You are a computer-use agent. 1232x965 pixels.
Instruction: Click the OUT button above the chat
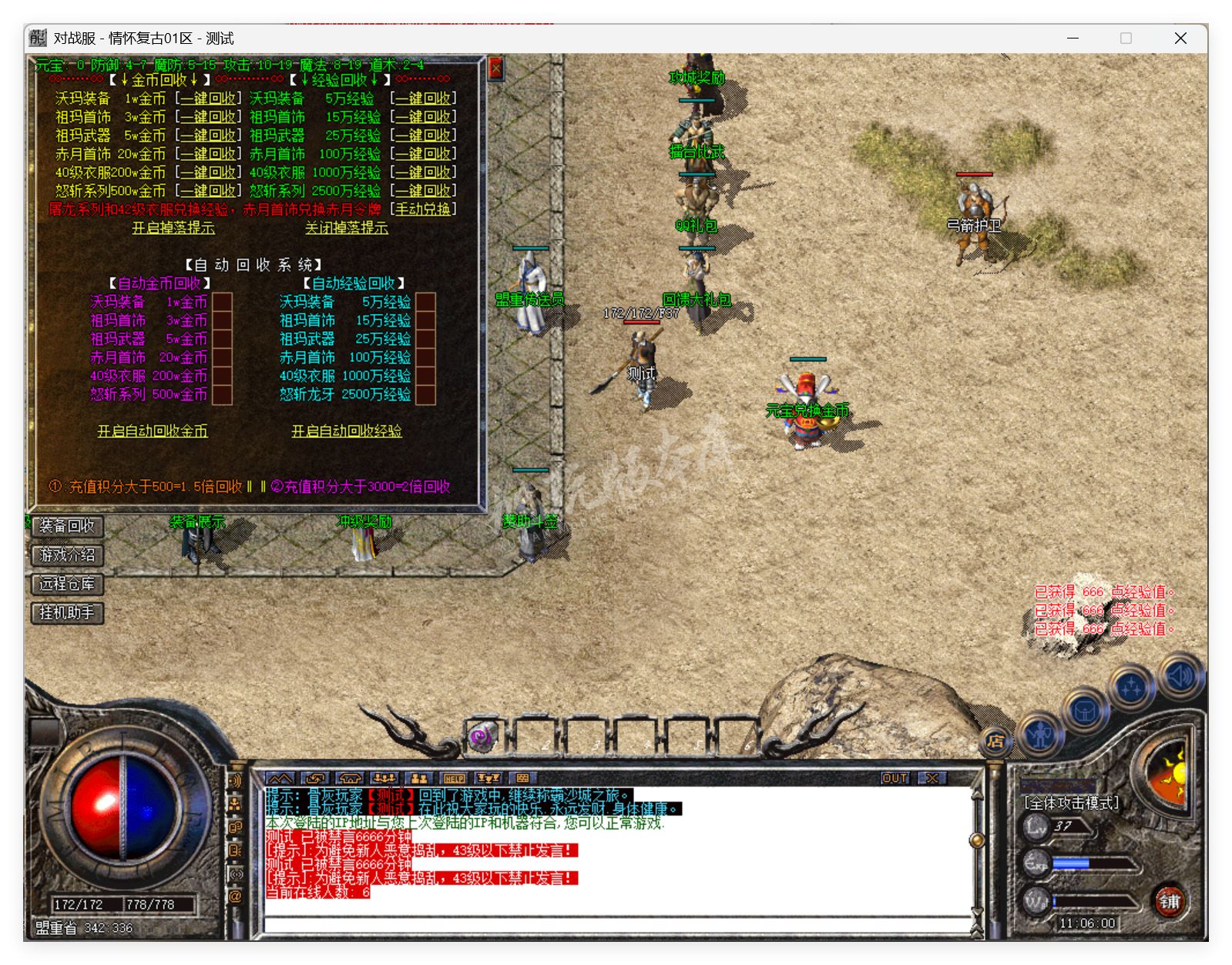[895, 779]
